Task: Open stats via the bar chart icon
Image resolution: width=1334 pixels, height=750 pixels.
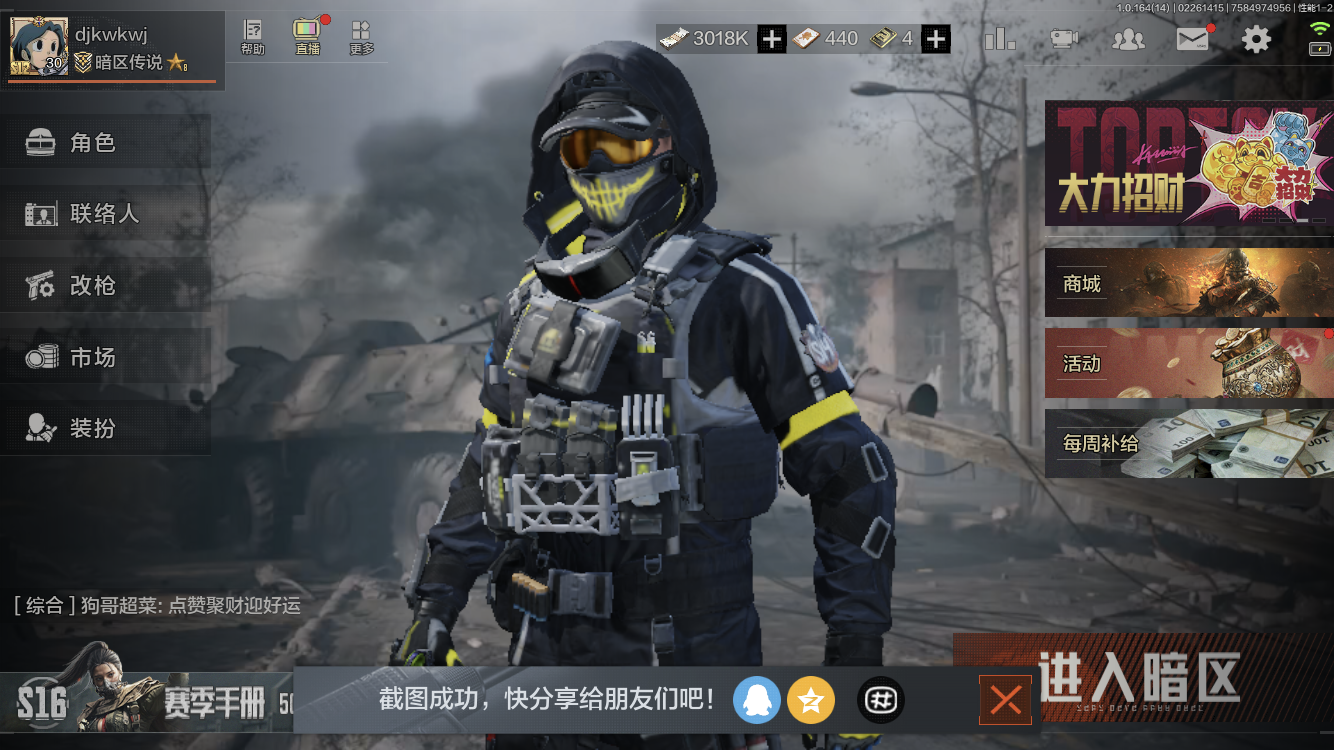Action: pos(999,38)
